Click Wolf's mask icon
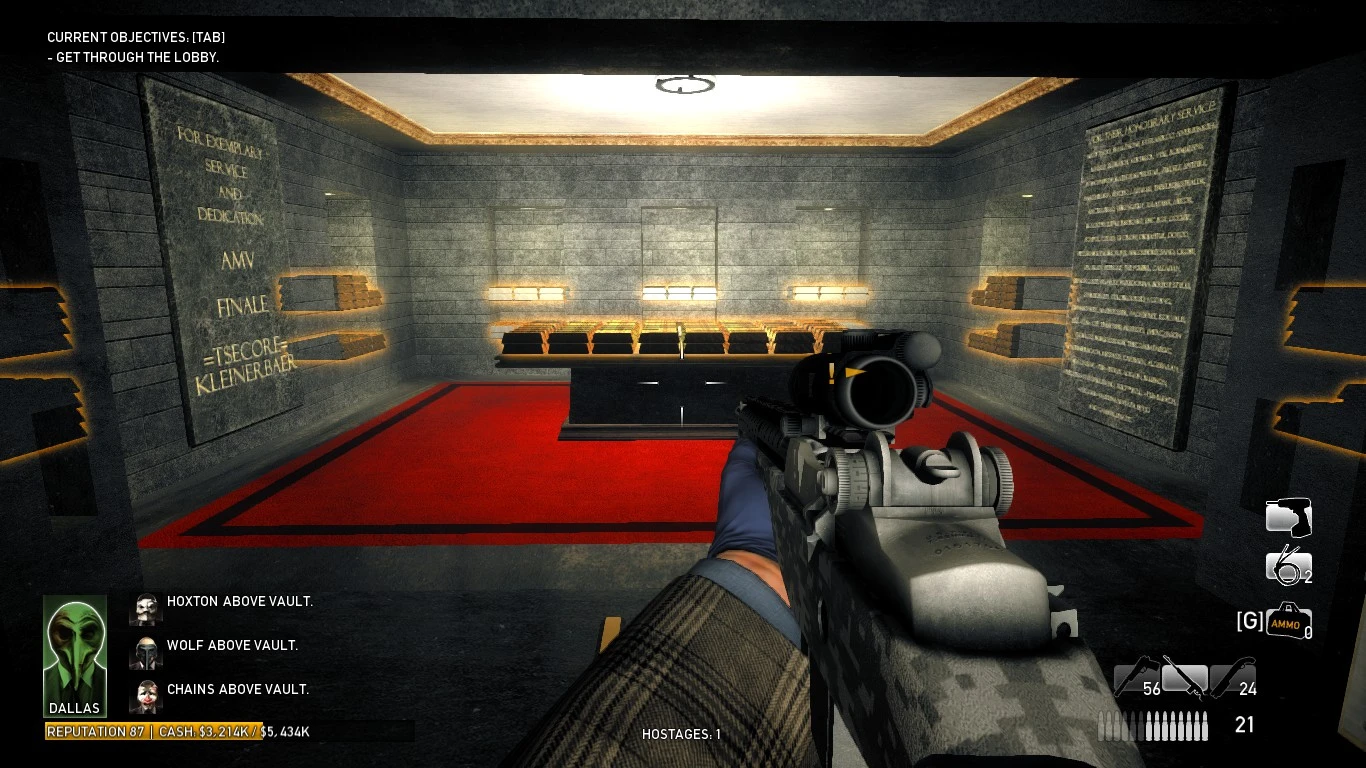The width and height of the screenshot is (1366, 768). (146, 652)
